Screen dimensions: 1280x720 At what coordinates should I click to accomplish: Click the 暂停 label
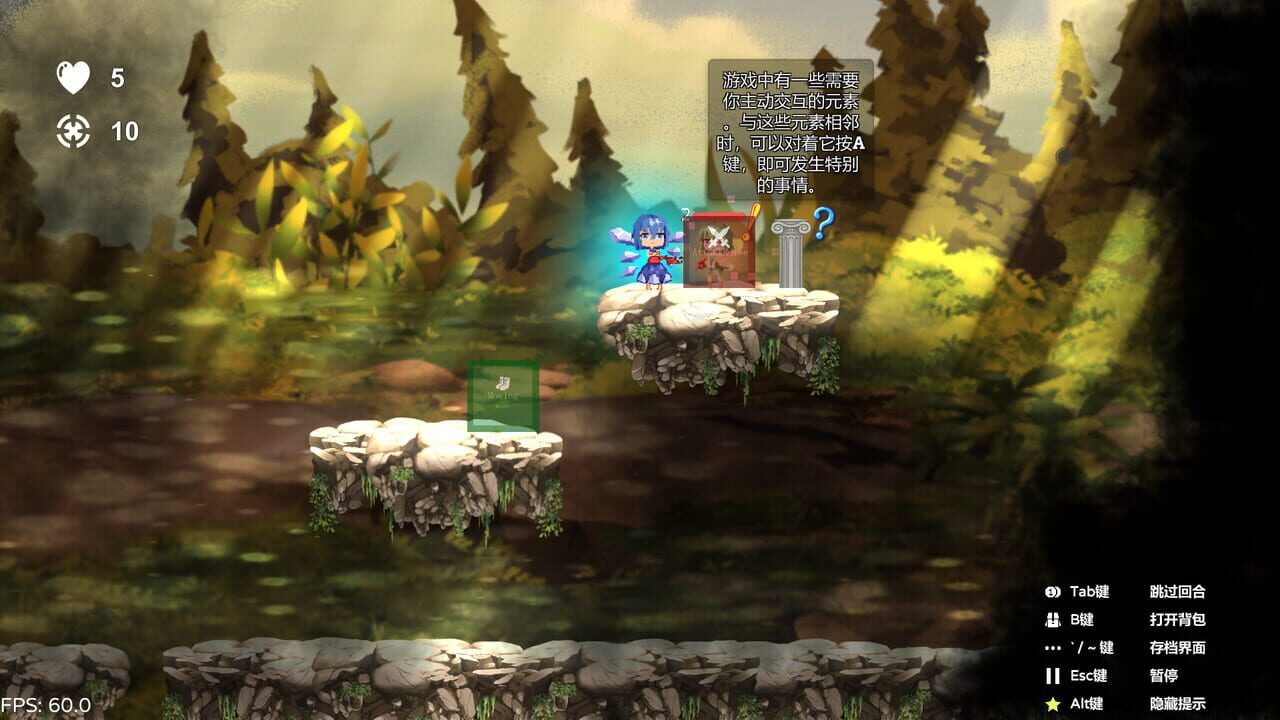1165,676
